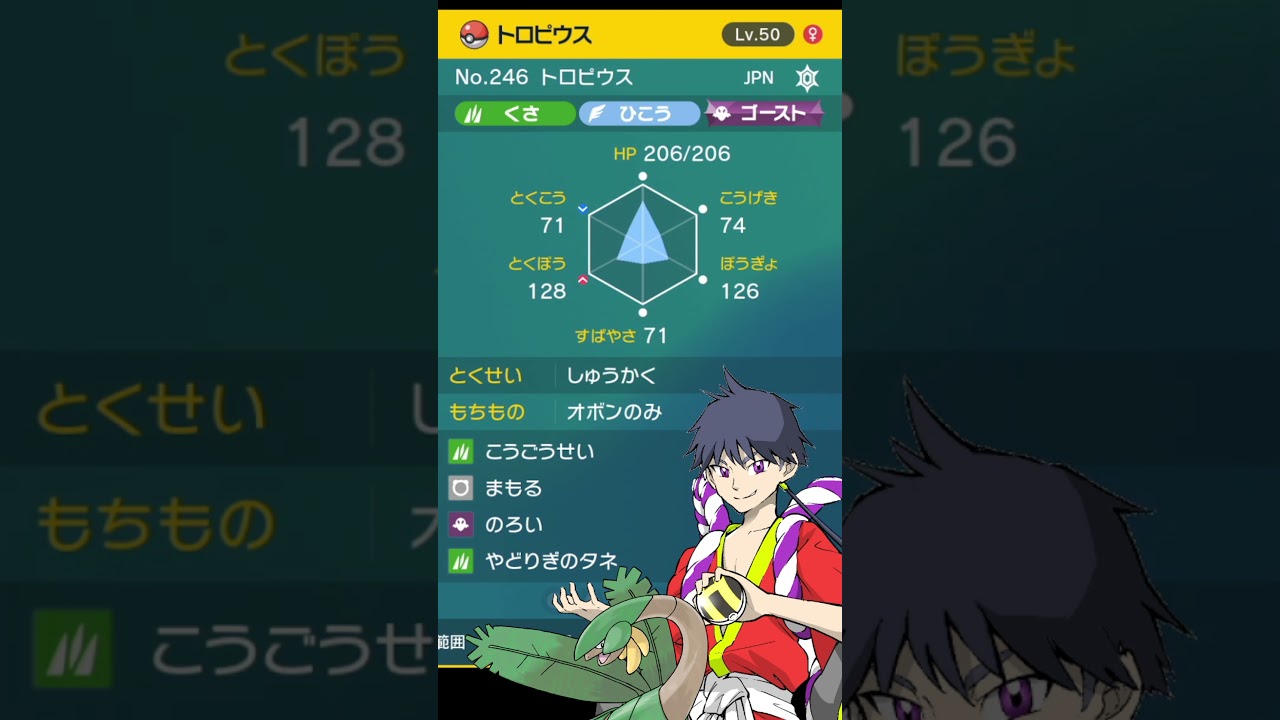Select the Grass icon next to こうごうせい

click(x=461, y=451)
